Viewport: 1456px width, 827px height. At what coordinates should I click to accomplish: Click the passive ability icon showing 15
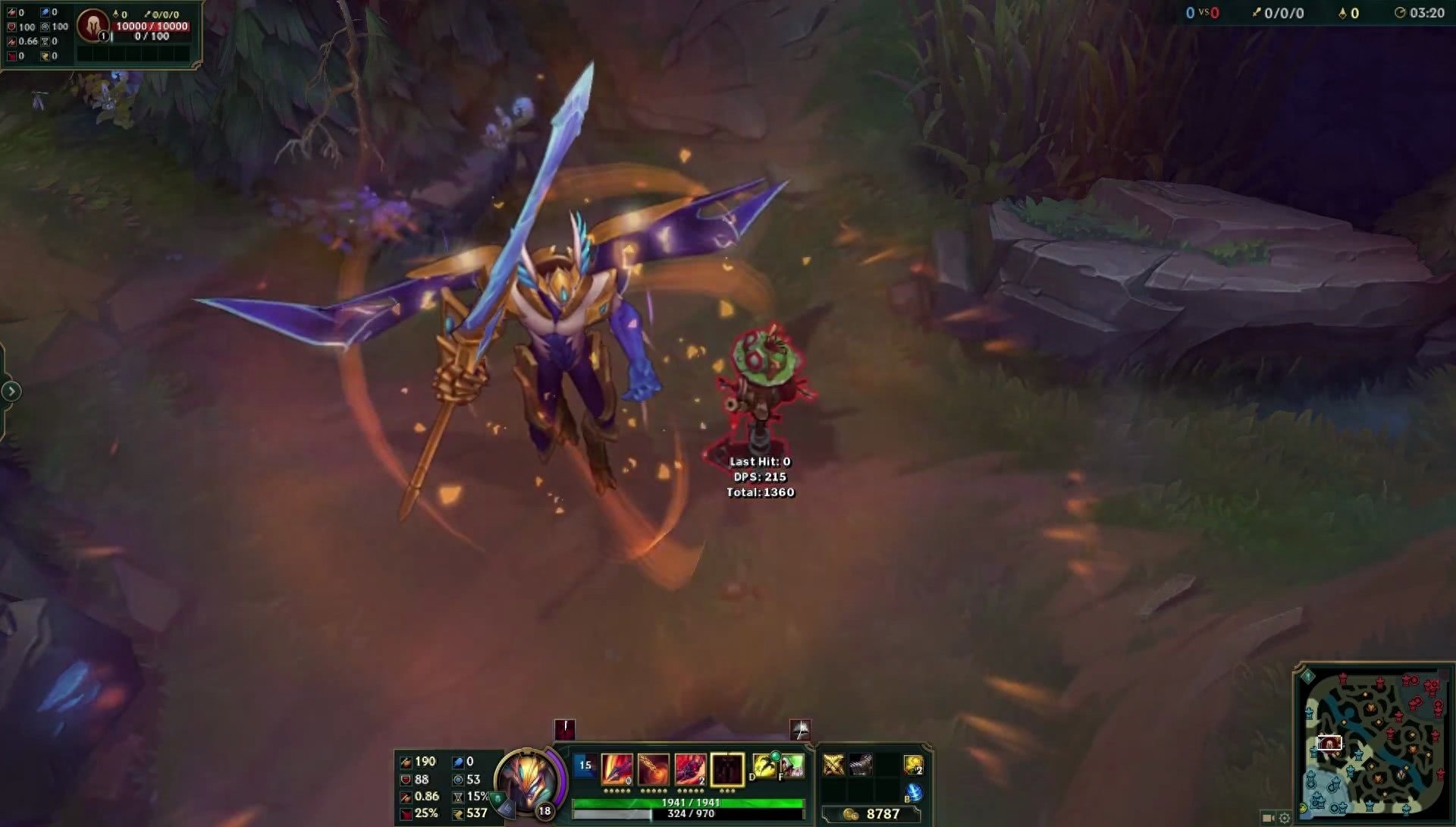(585, 766)
